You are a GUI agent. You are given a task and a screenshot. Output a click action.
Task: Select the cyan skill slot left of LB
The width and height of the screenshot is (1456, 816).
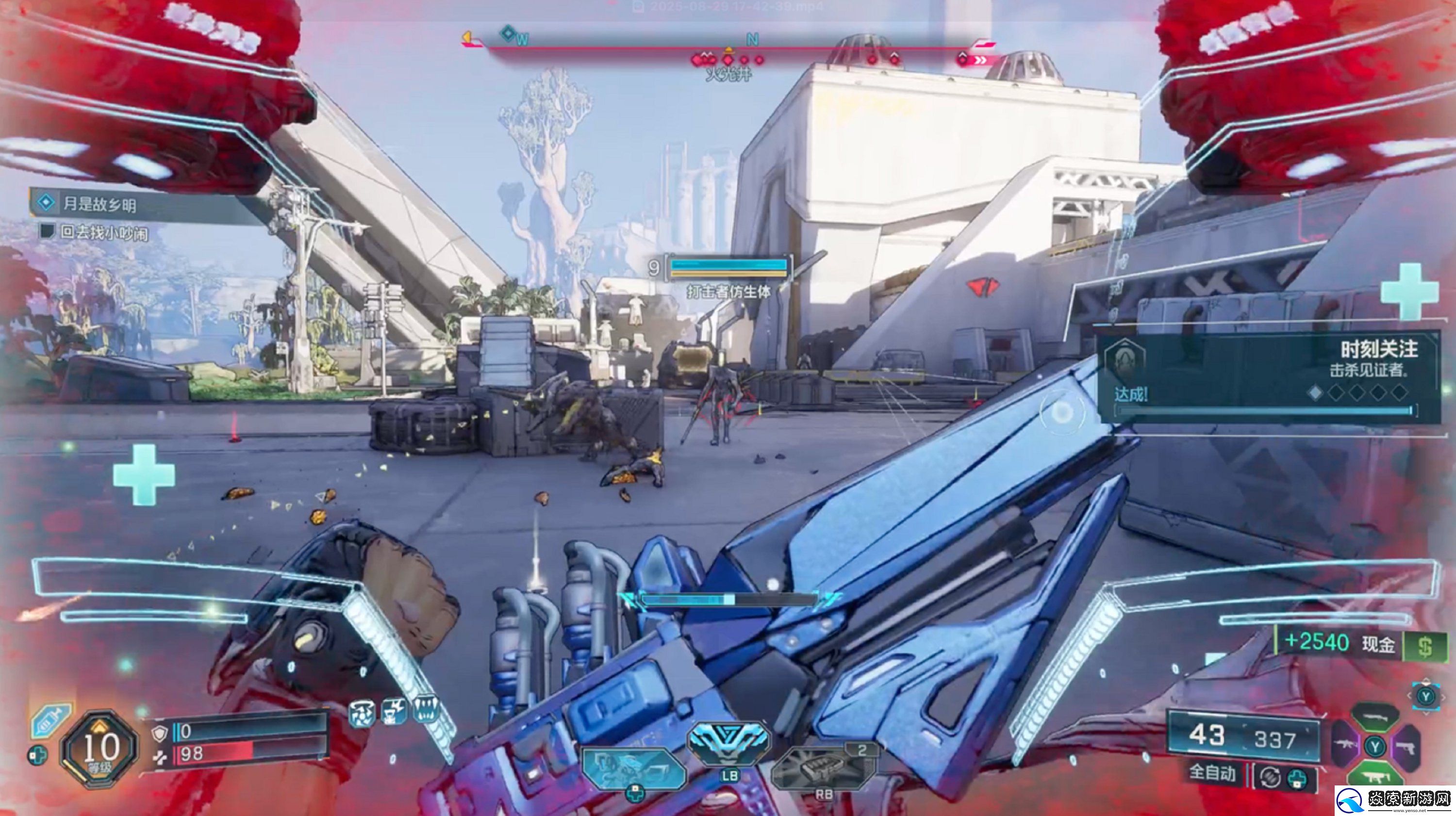pos(633,767)
